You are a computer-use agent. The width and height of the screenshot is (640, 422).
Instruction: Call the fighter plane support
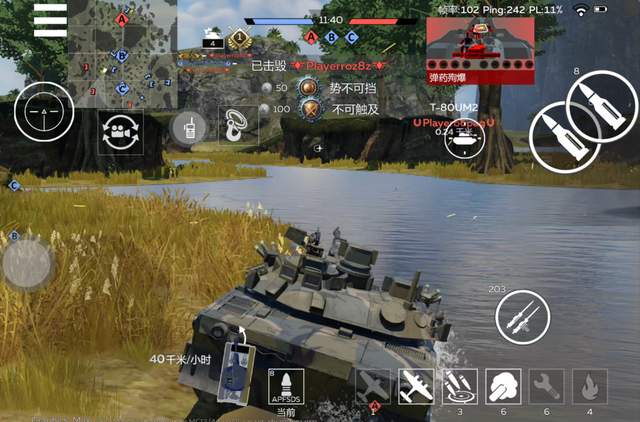(372, 386)
